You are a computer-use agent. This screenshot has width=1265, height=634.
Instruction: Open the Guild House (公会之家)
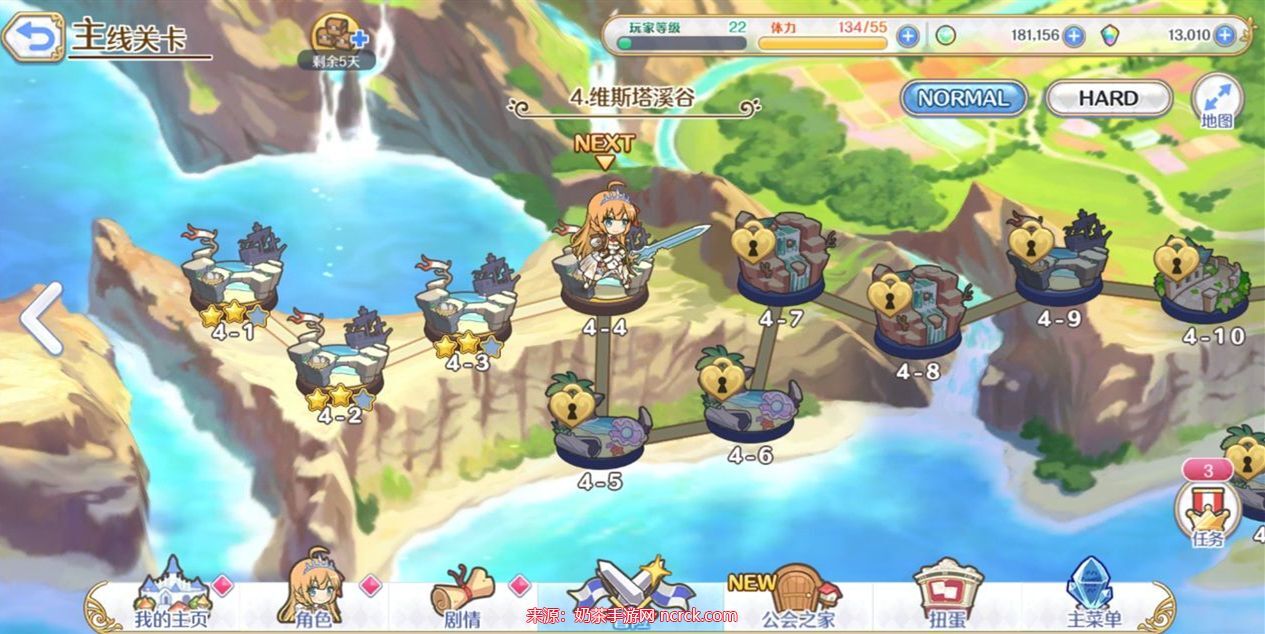click(x=797, y=598)
